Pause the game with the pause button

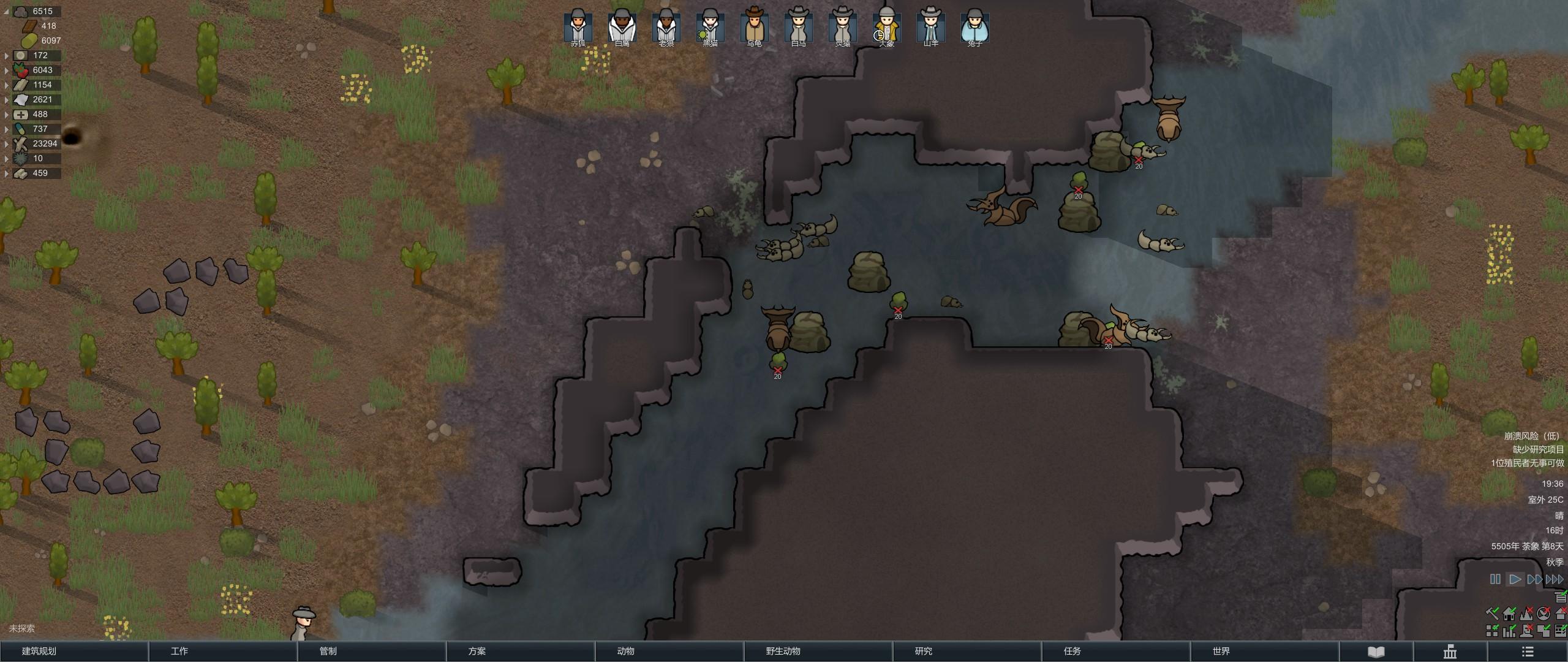click(1495, 579)
